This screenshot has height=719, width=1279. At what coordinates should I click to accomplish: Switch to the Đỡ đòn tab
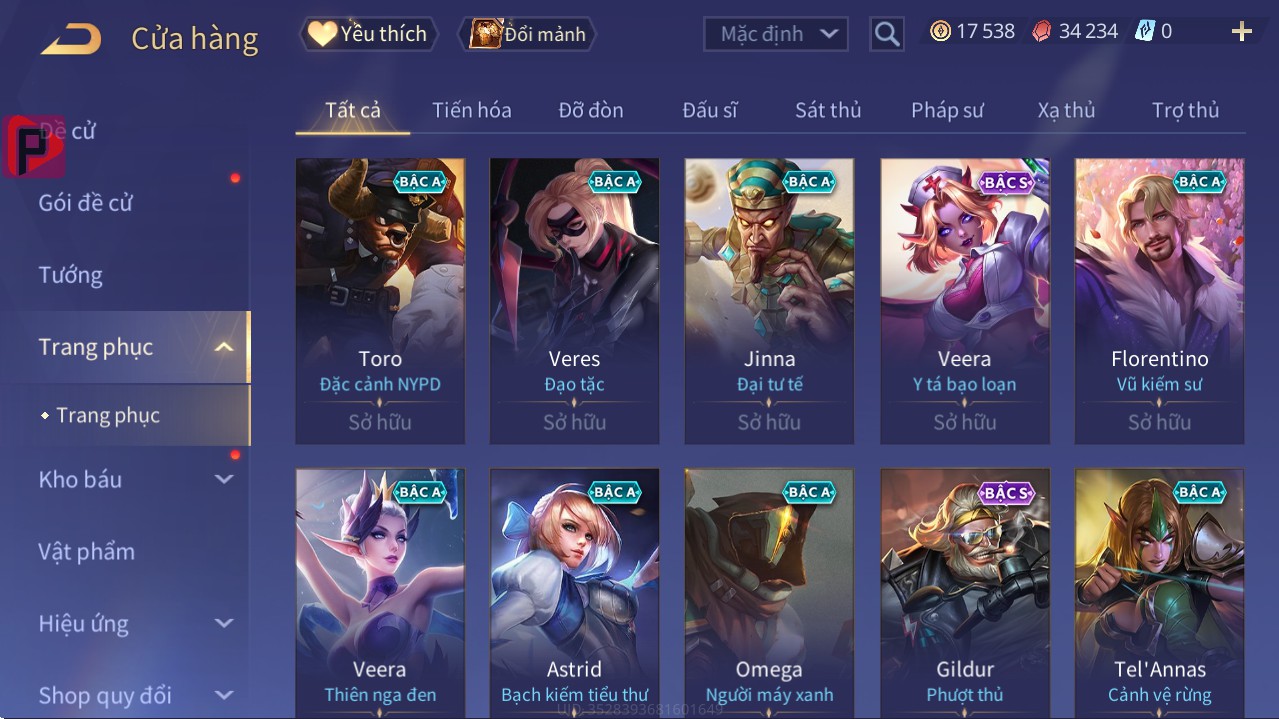tap(590, 110)
